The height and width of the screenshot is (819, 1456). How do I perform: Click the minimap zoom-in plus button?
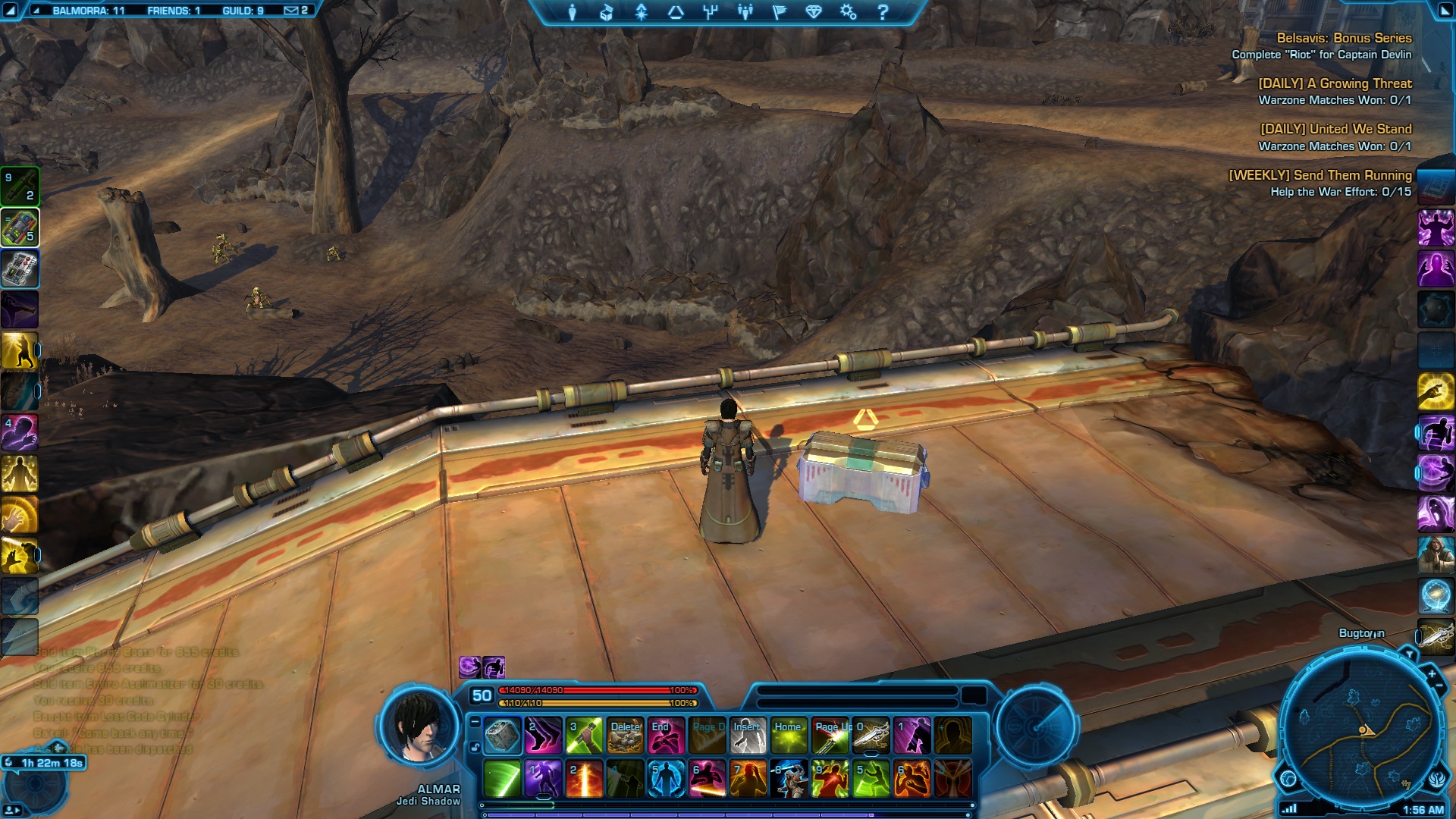(x=1432, y=673)
